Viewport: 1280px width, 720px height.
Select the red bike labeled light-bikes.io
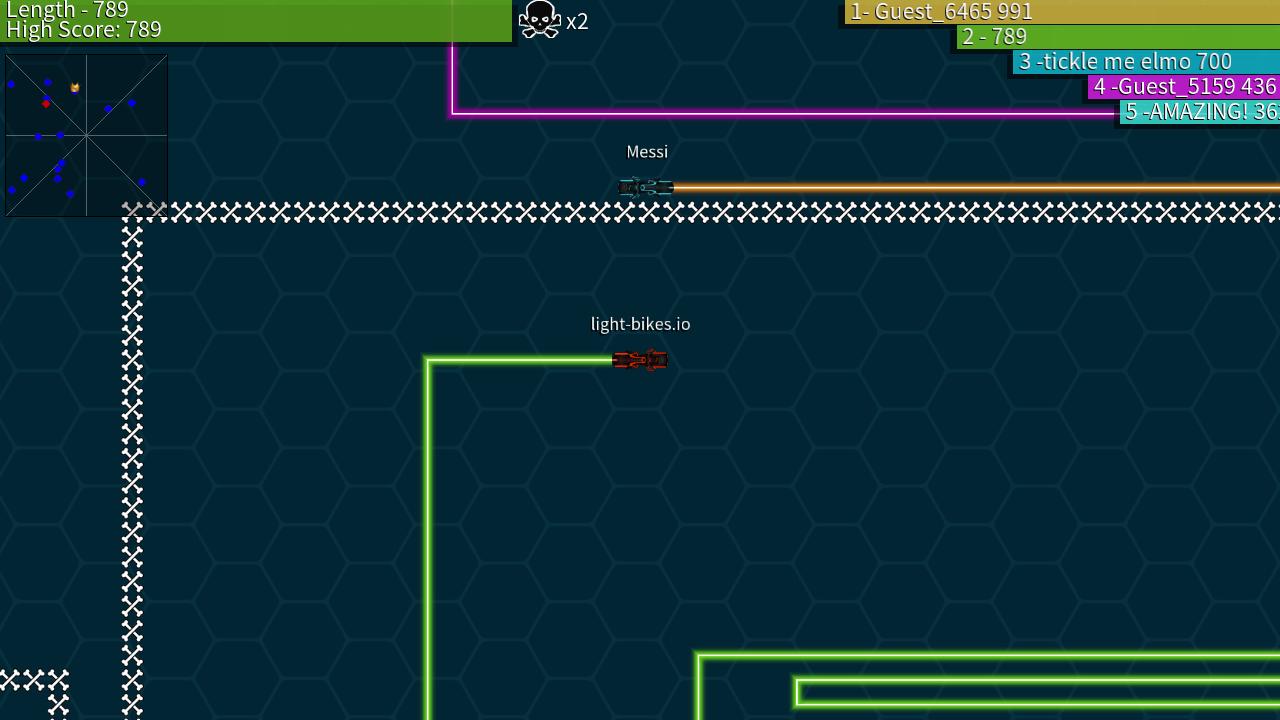click(640, 360)
